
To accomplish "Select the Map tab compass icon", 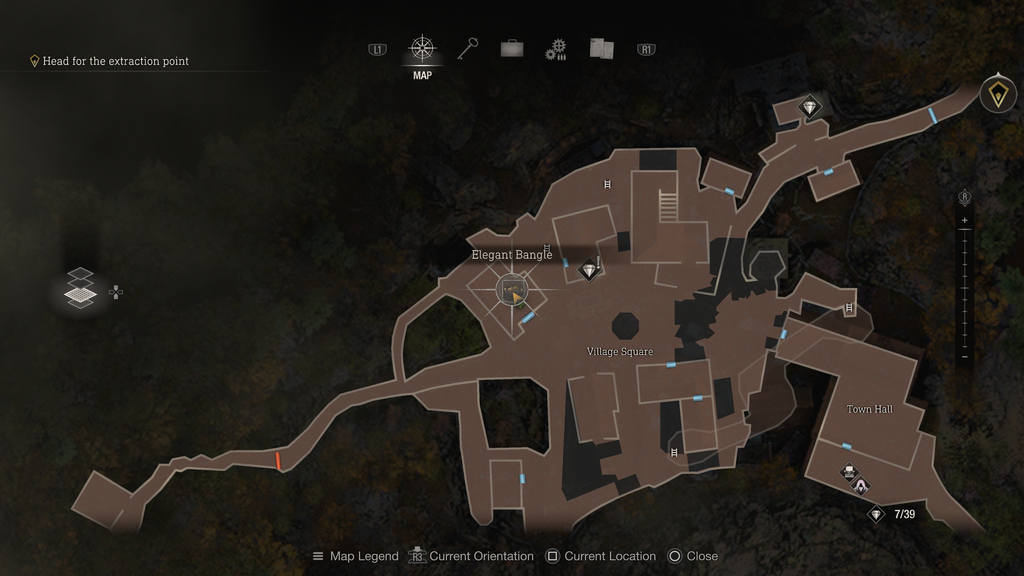I will pos(422,49).
